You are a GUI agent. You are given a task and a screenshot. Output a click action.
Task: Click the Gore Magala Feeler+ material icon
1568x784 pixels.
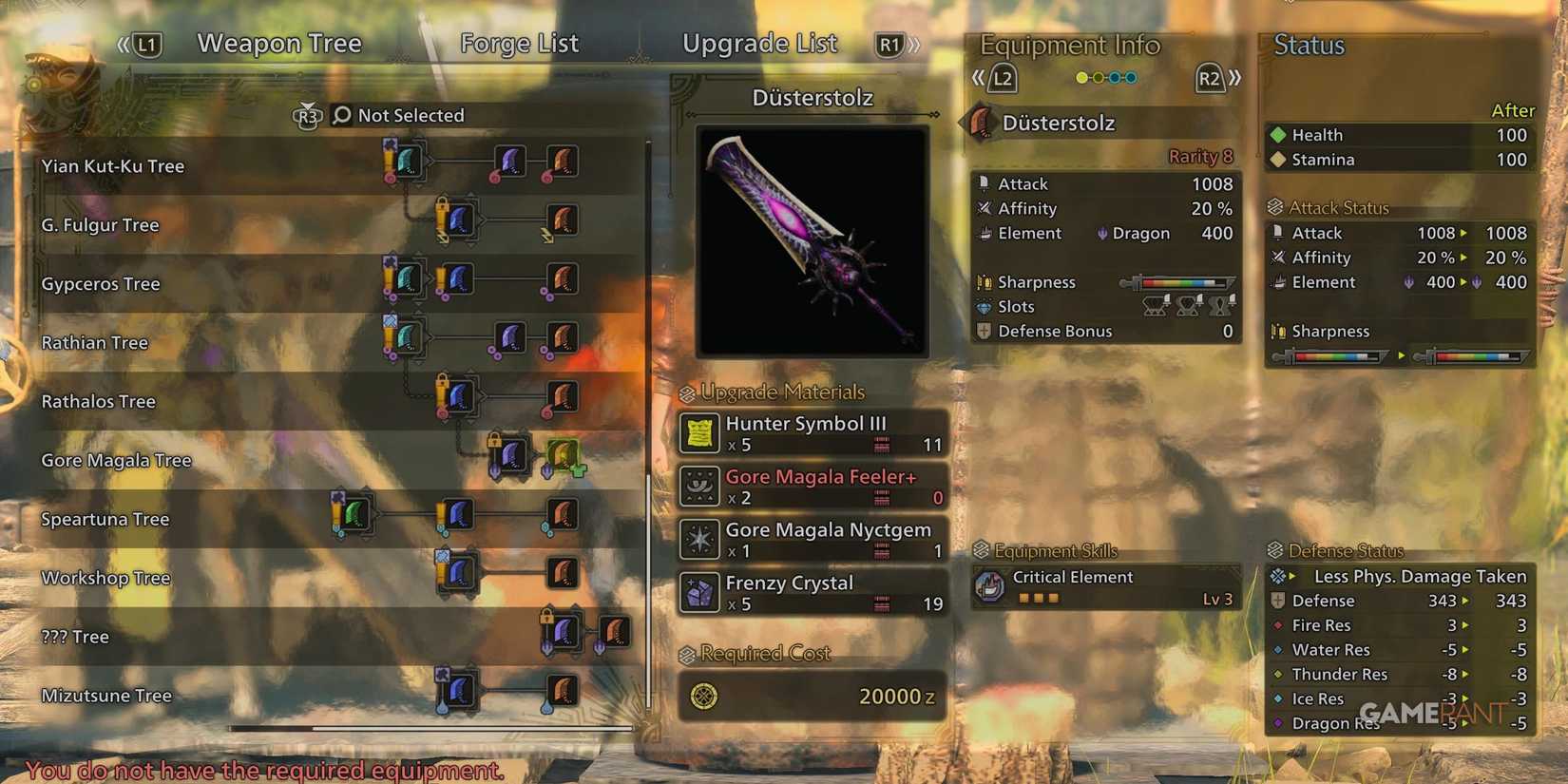coord(698,486)
